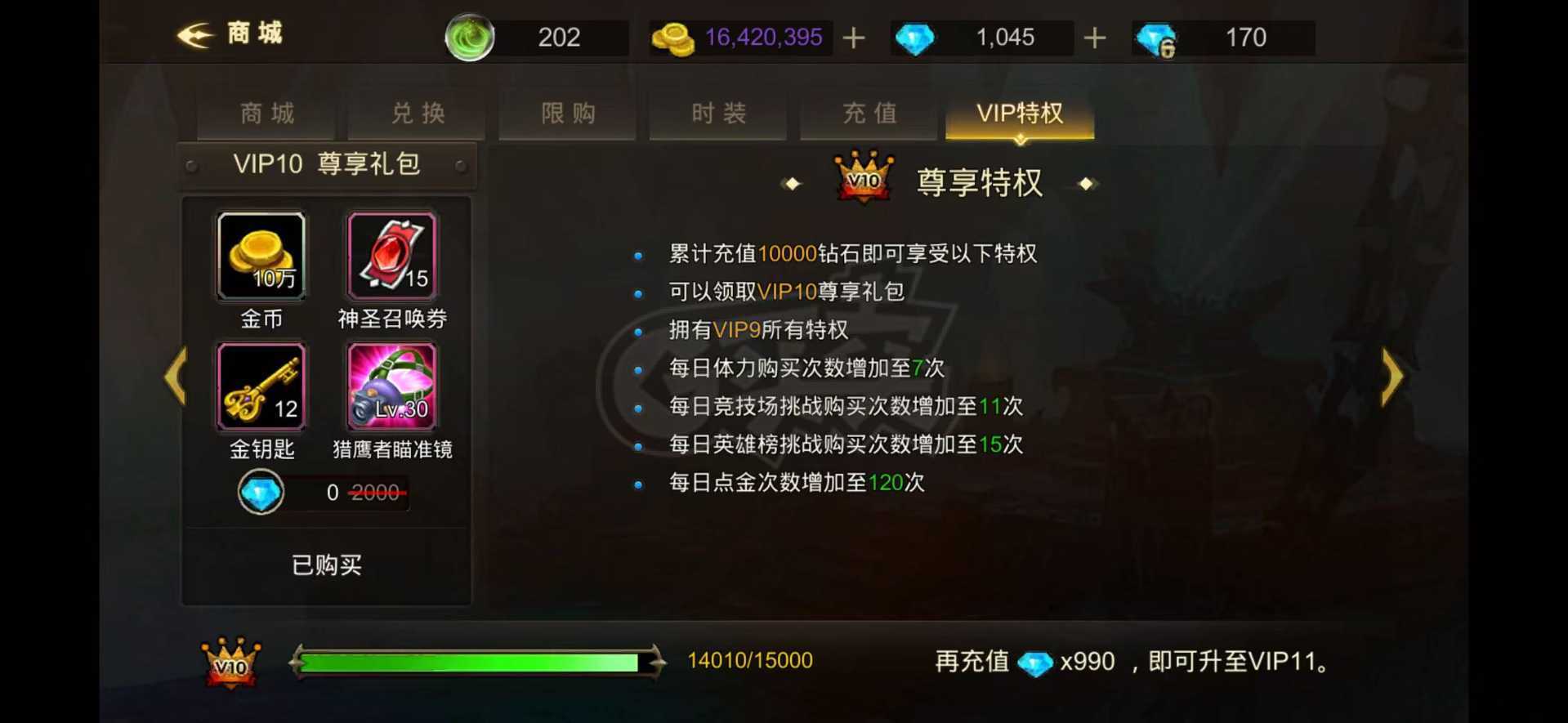The width and height of the screenshot is (1568, 723).
Task: Select the blue diamond currency icon
Action: pyautogui.click(x=914, y=38)
